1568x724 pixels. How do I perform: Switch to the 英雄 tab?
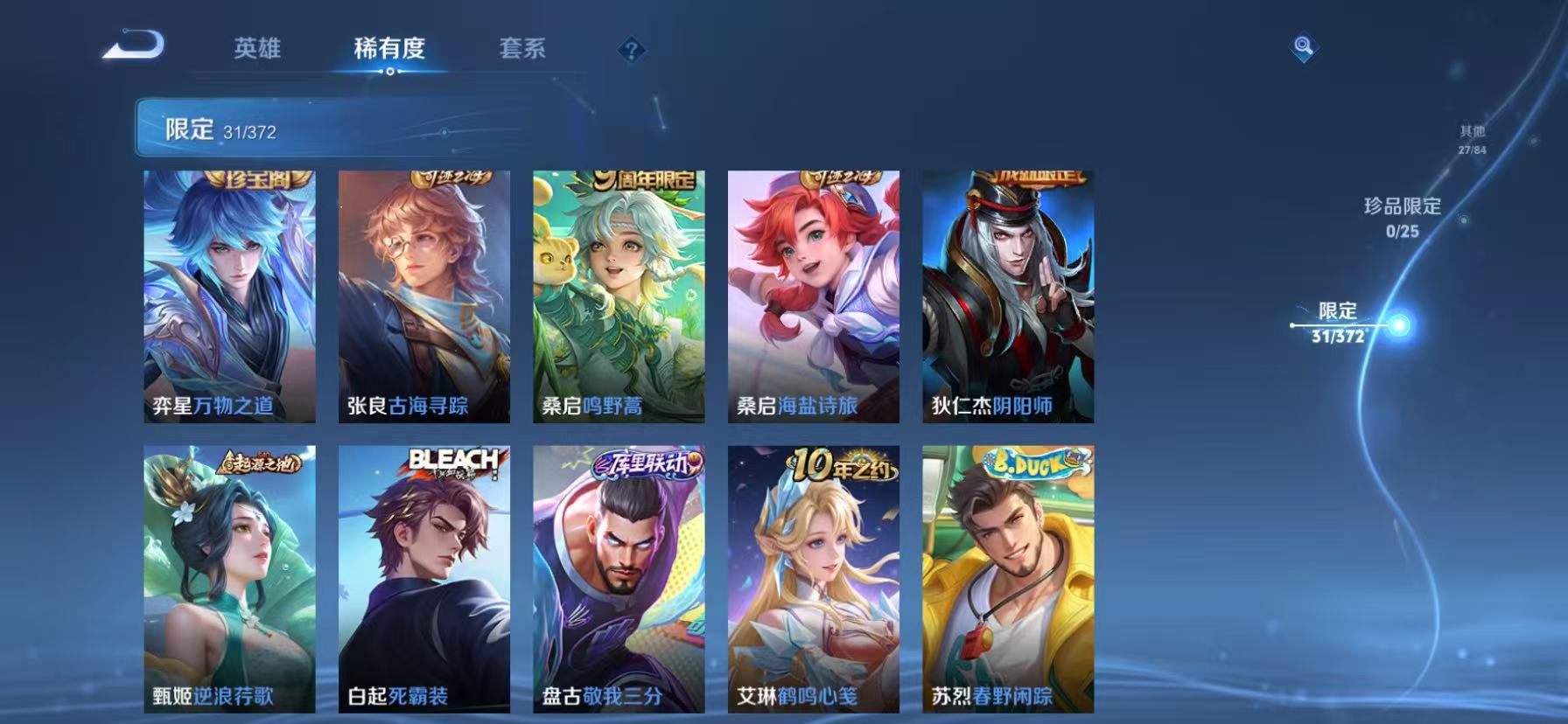(256, 50)
